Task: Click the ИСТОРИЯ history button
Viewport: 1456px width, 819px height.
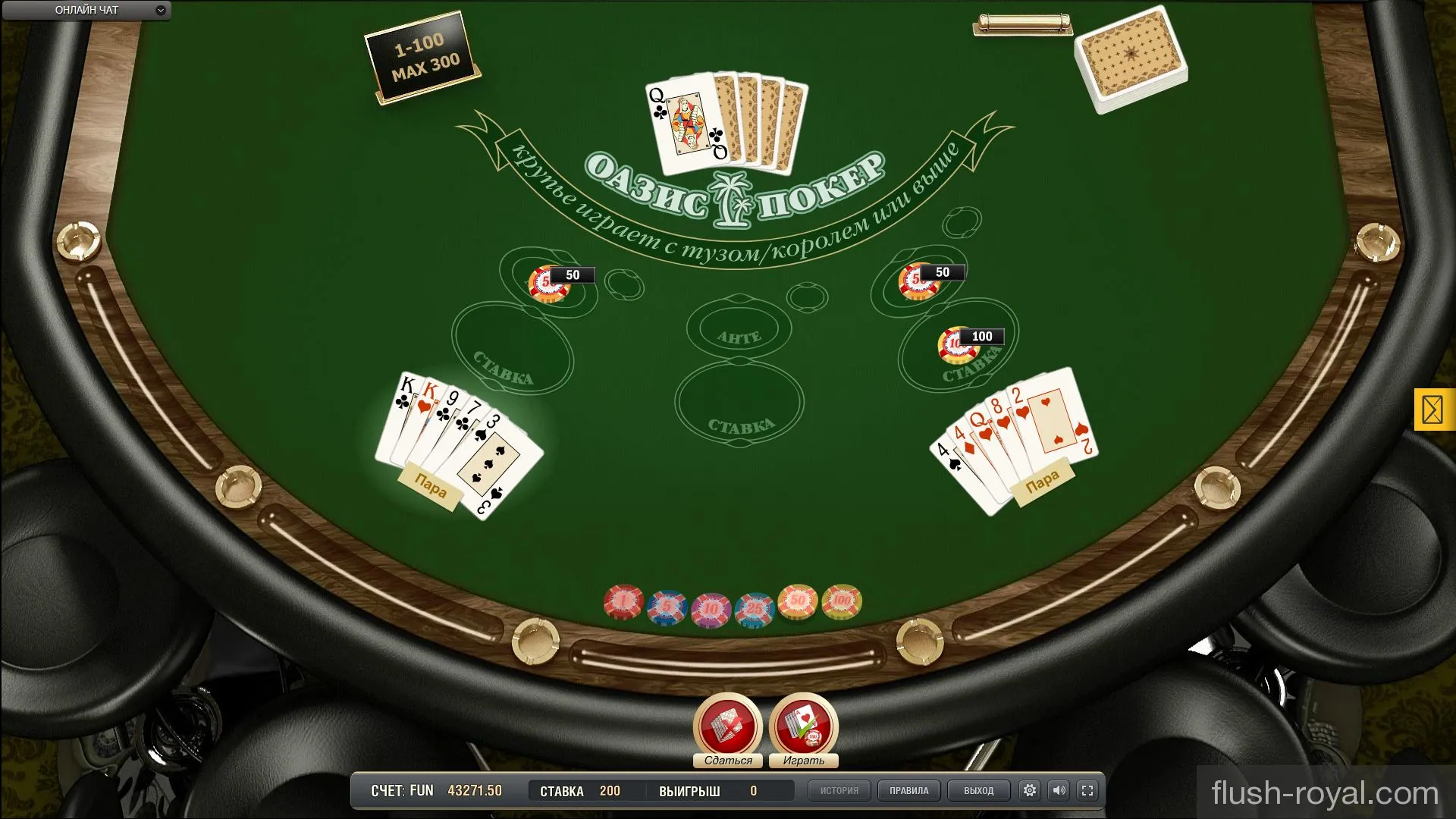Action: (839, 790)
